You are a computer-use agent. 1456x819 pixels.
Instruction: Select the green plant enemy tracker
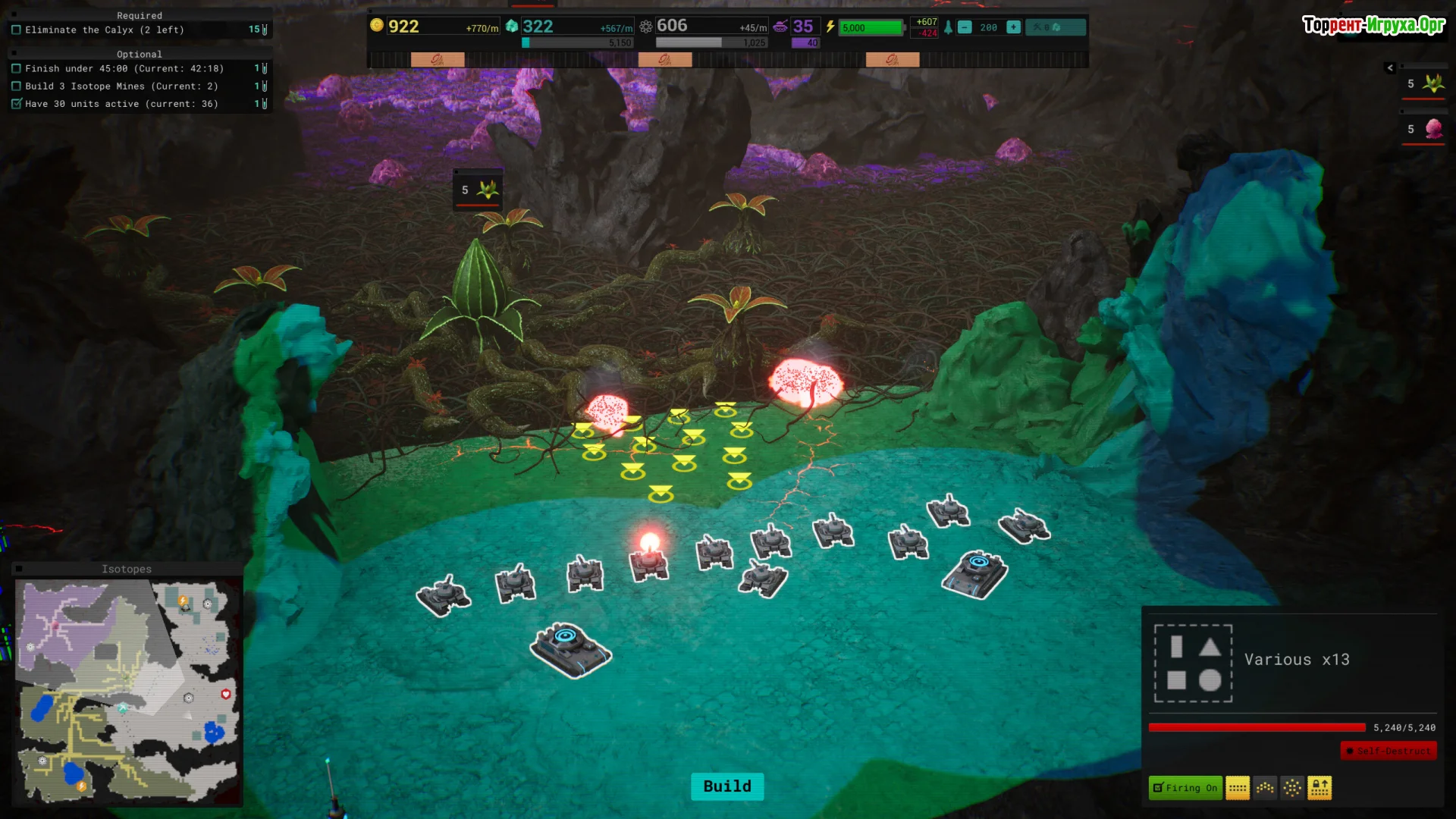click(x=1424, y=84)
